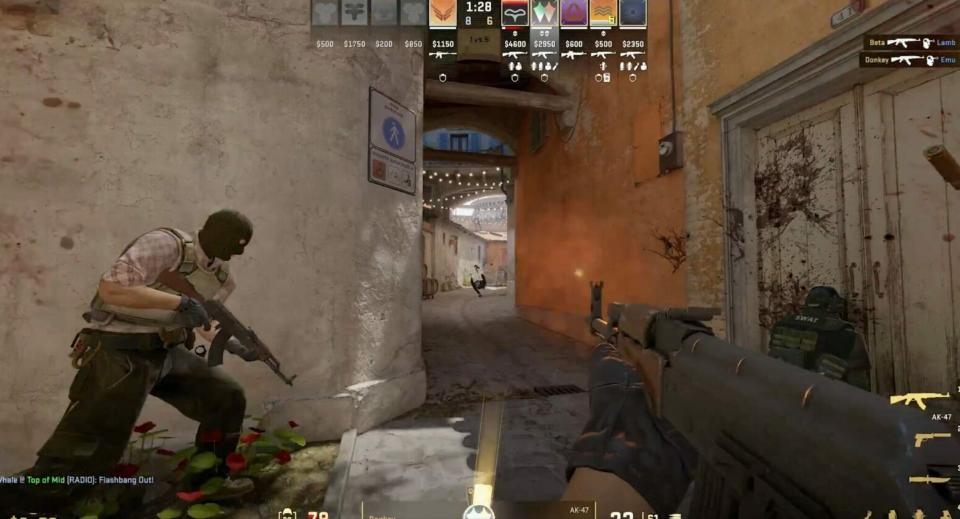This screenshot has width=960, height=519.
Task: Select the orange chevron player avatar
Action: click(x=443, y=13)
